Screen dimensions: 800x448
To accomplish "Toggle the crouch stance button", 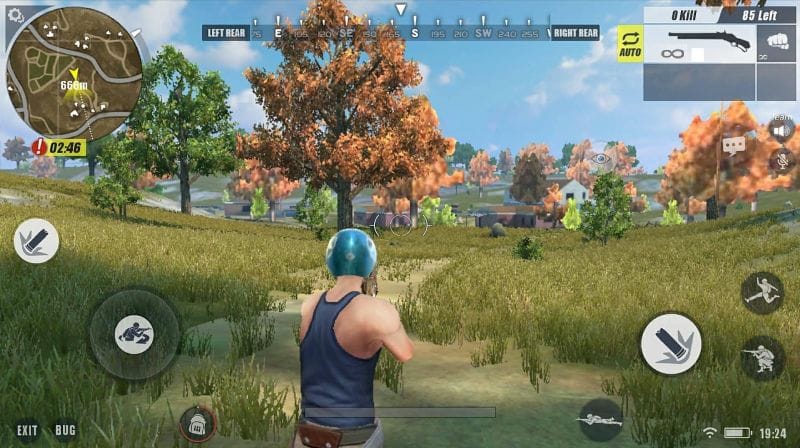I will coord(762,357).
